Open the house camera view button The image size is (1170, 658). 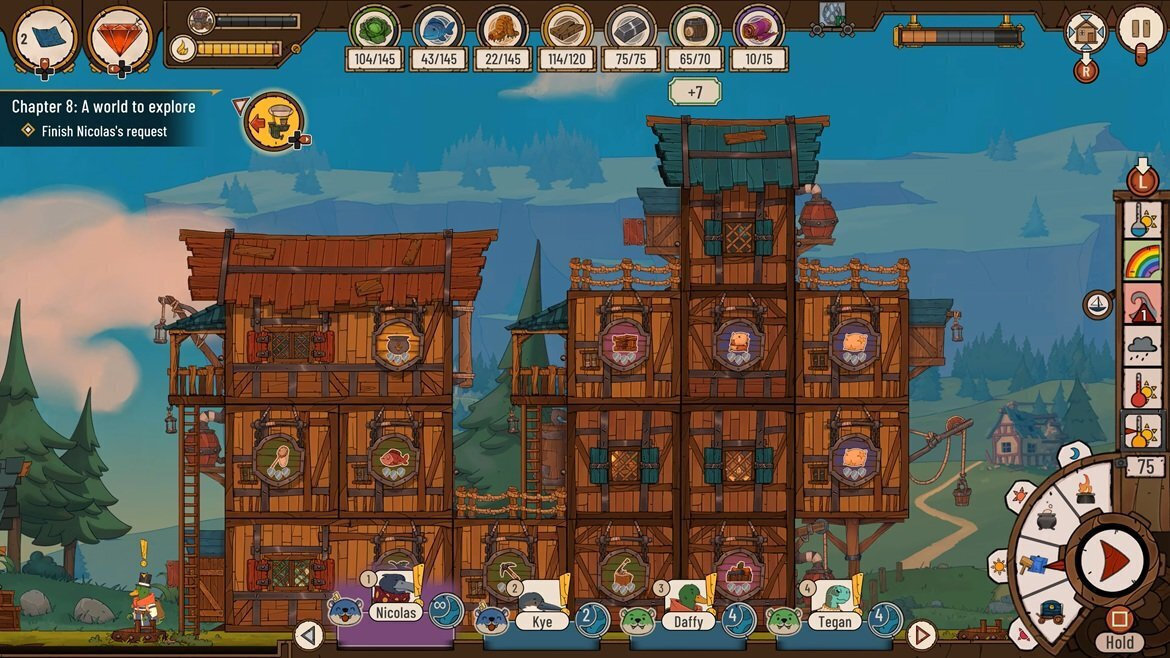coord(1086,33)
